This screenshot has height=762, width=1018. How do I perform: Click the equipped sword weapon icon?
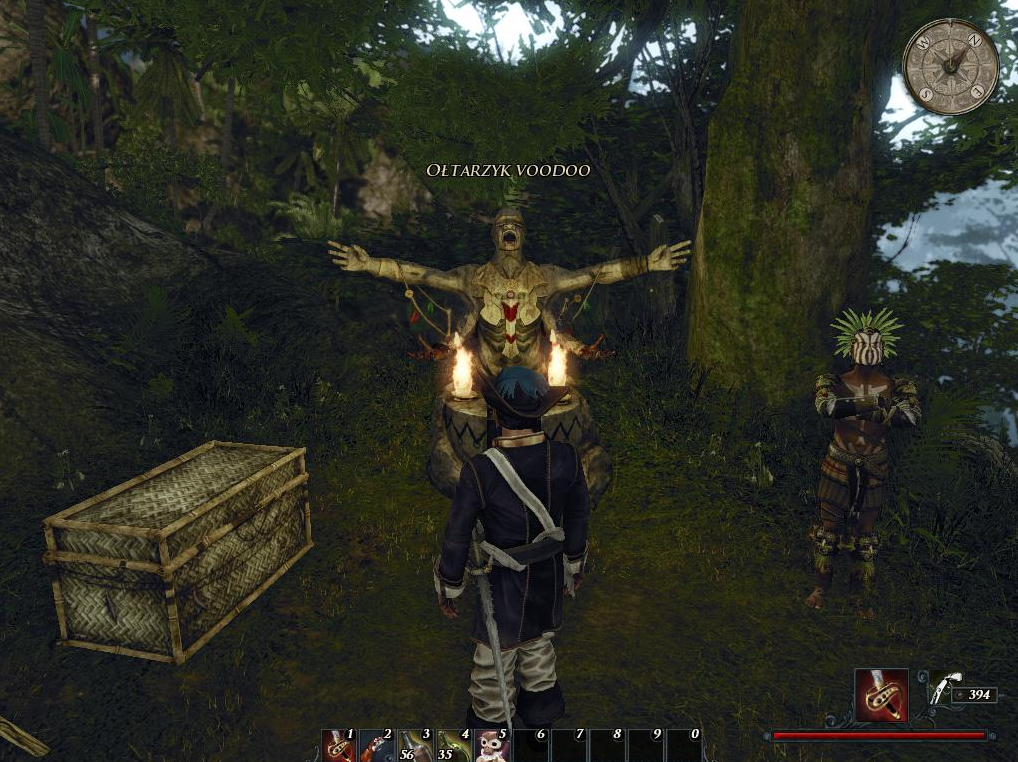point(881,694)
